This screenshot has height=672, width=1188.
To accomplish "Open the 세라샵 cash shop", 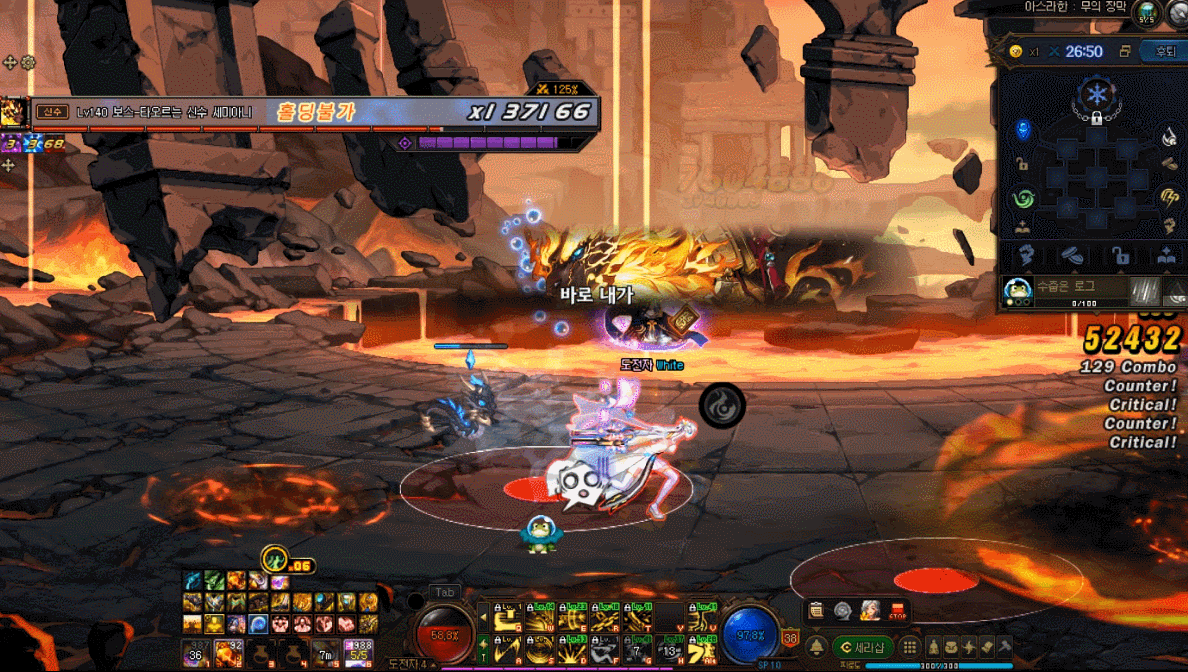I will point(863,647).
